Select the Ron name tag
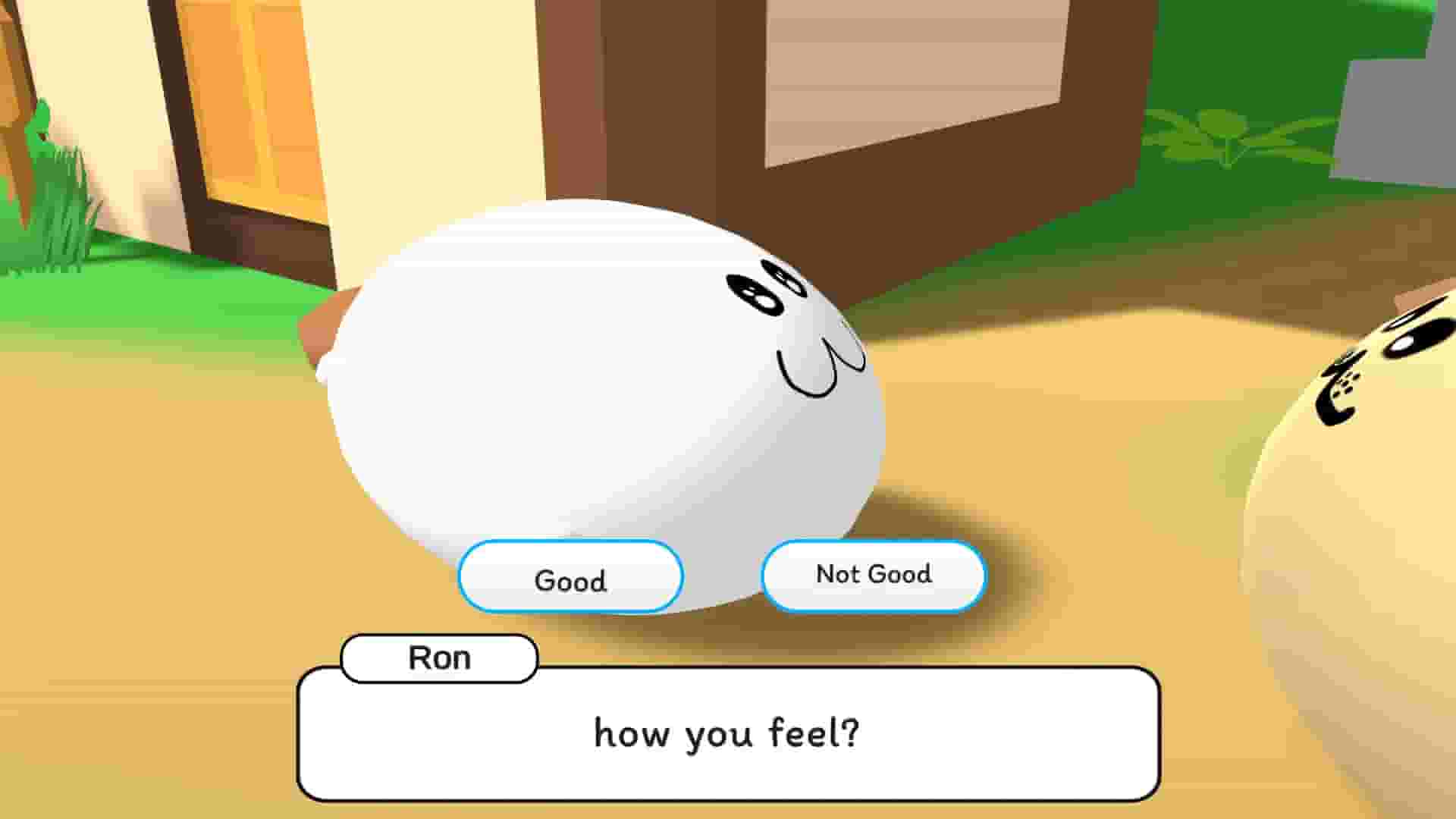Viewport: 1456px width, 819px height. 438,658
